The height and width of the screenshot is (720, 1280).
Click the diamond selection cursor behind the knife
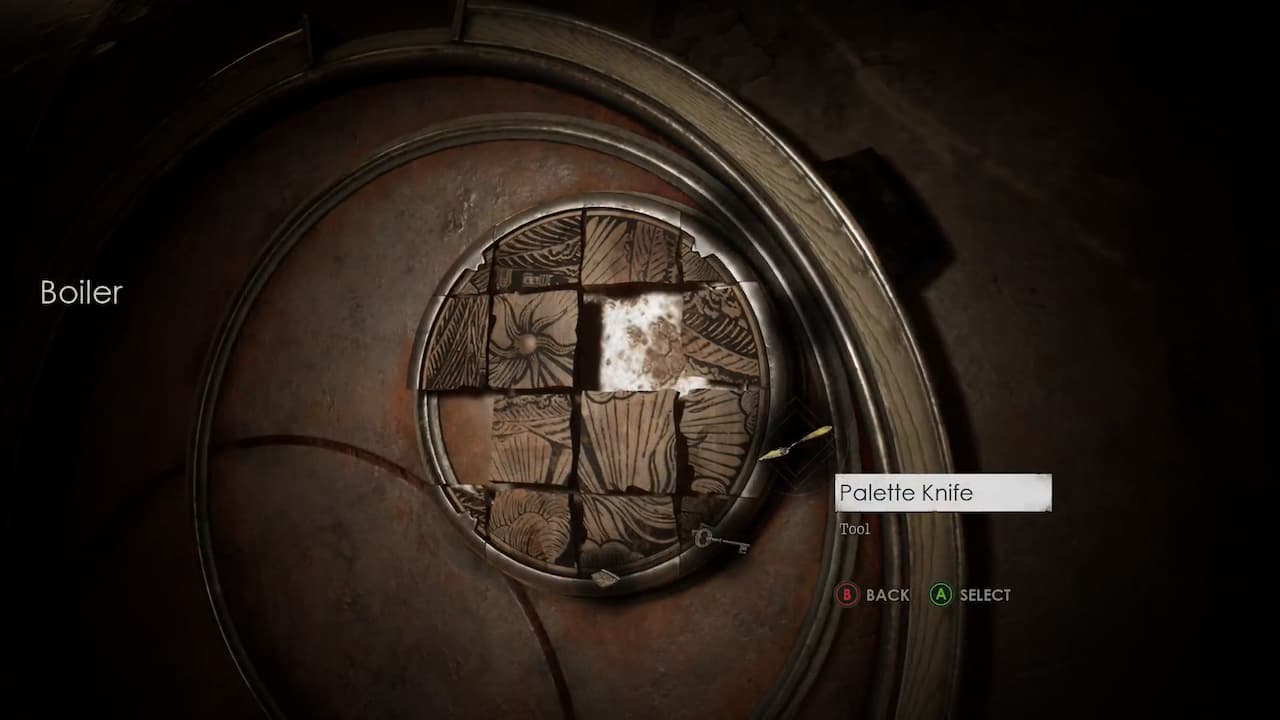click(800, 440)
